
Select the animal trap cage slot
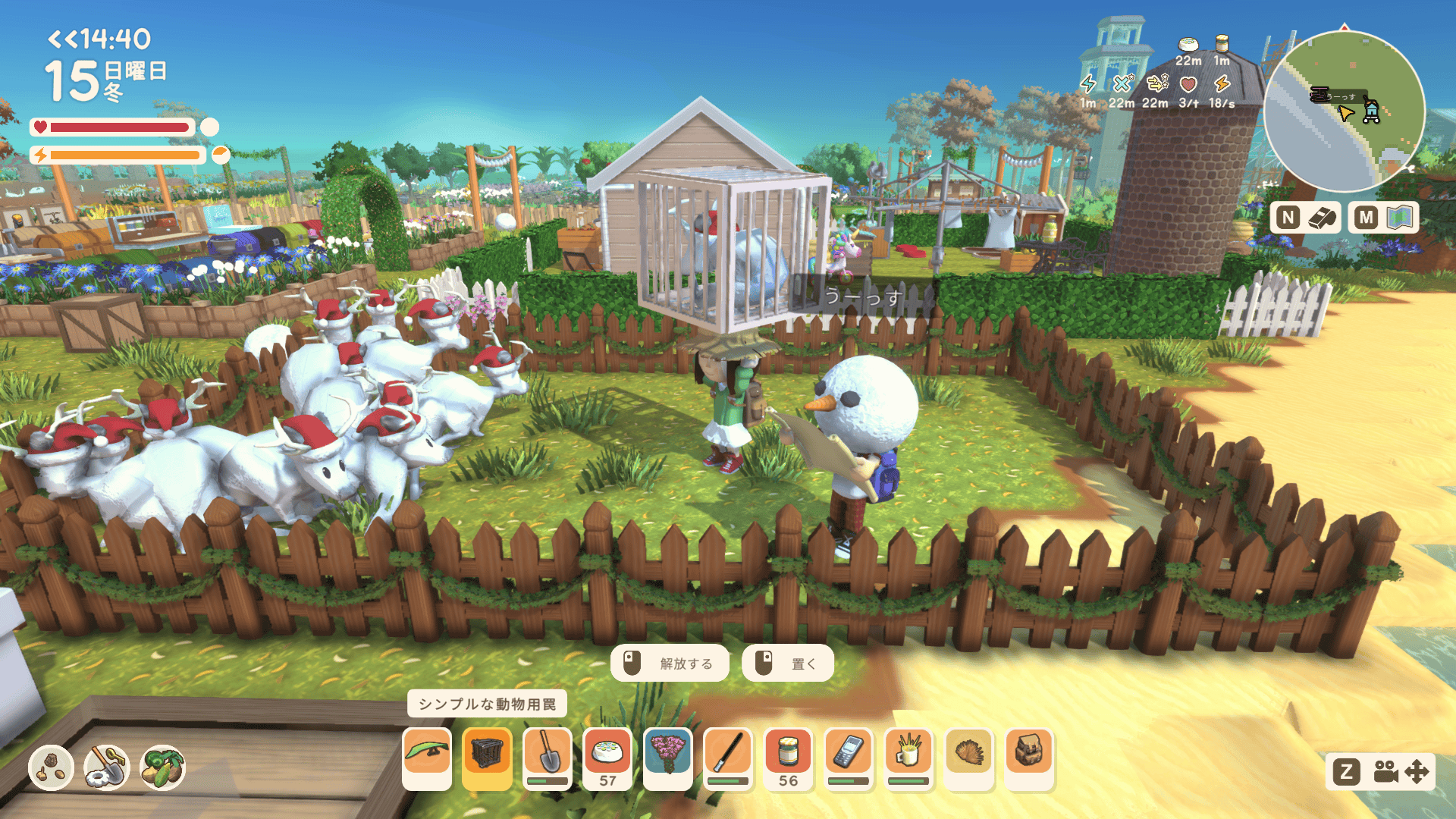pyautogui.click(x=487, y=758)
